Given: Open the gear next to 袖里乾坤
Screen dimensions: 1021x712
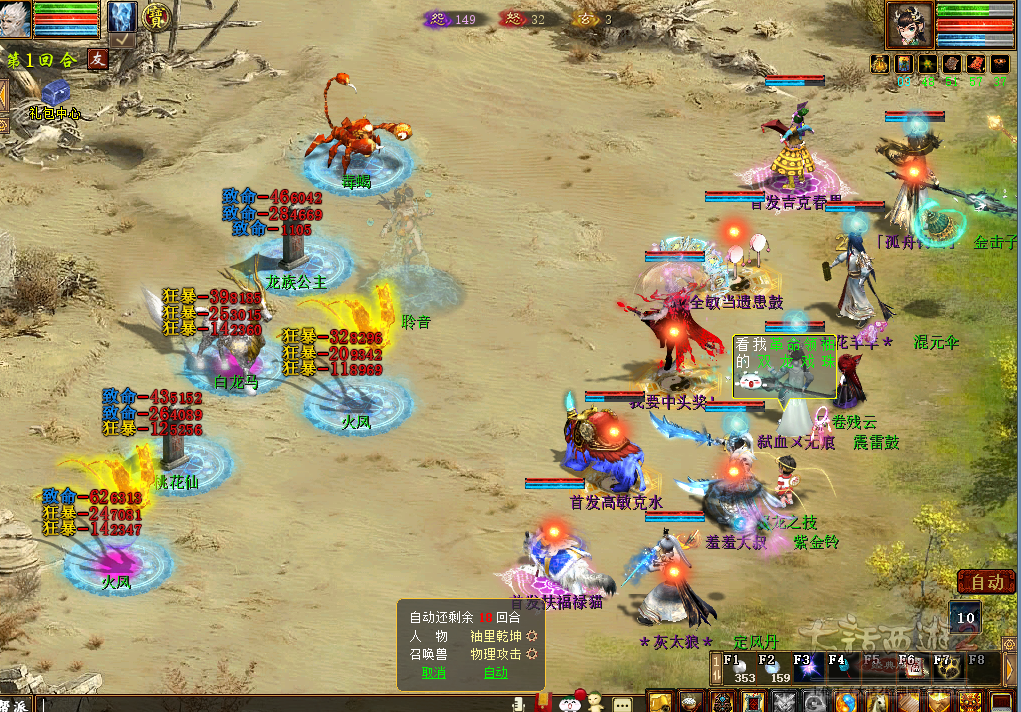Looking at the screenshot, I should coord(532,635).
